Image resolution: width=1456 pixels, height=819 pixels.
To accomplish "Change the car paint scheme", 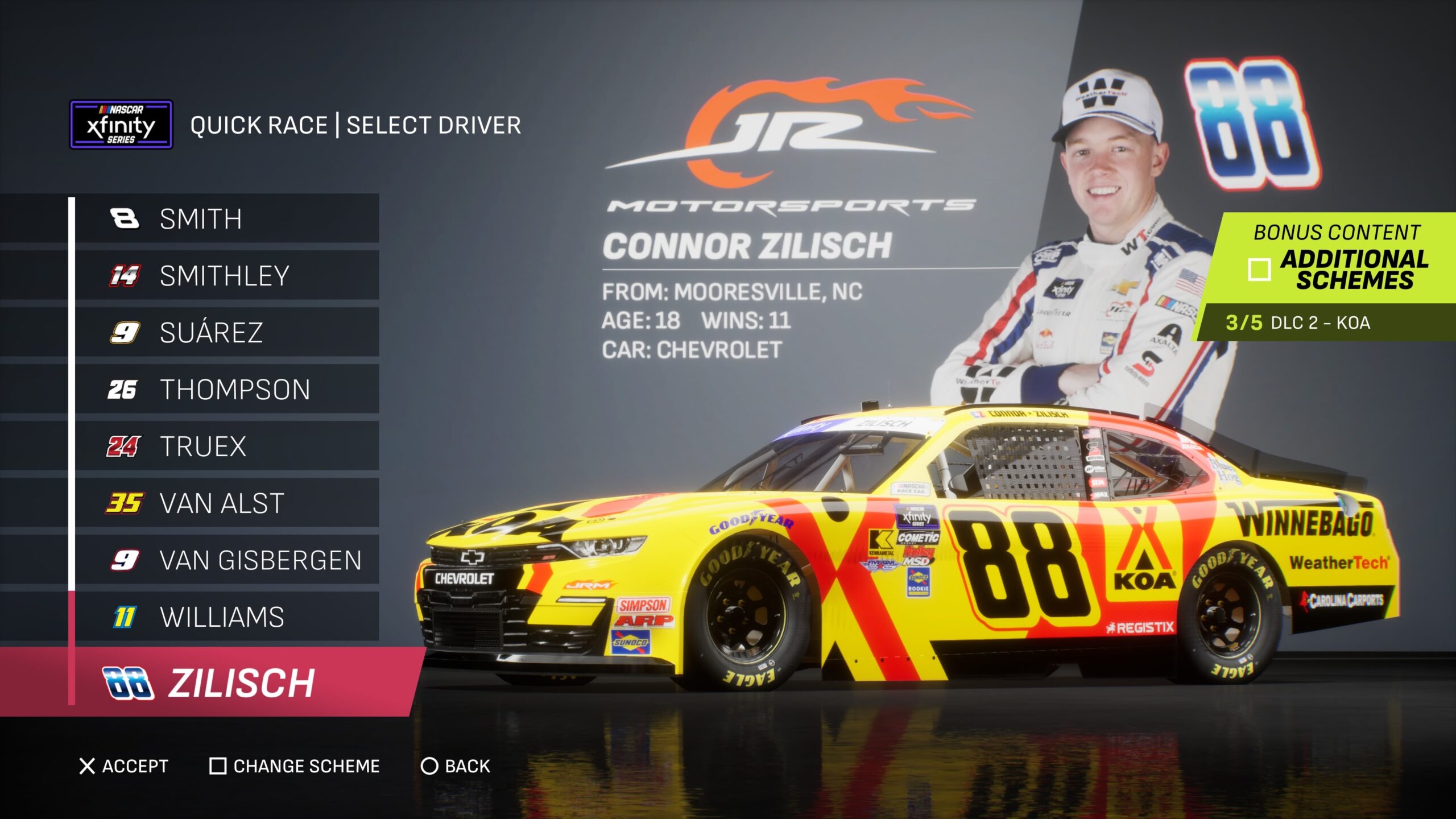I will (295, 766).
